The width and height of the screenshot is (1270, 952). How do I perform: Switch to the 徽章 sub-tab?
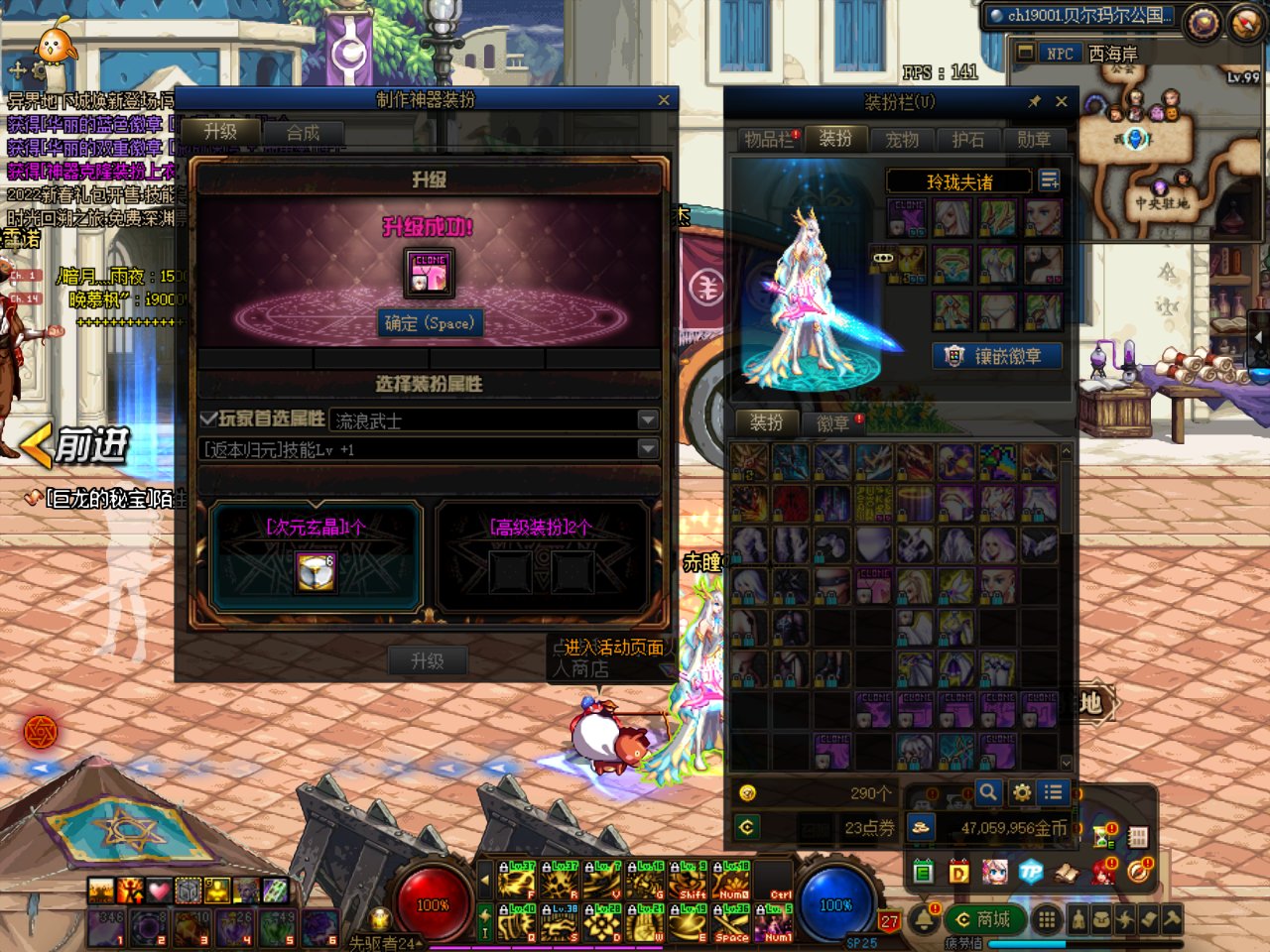point(833,424)
